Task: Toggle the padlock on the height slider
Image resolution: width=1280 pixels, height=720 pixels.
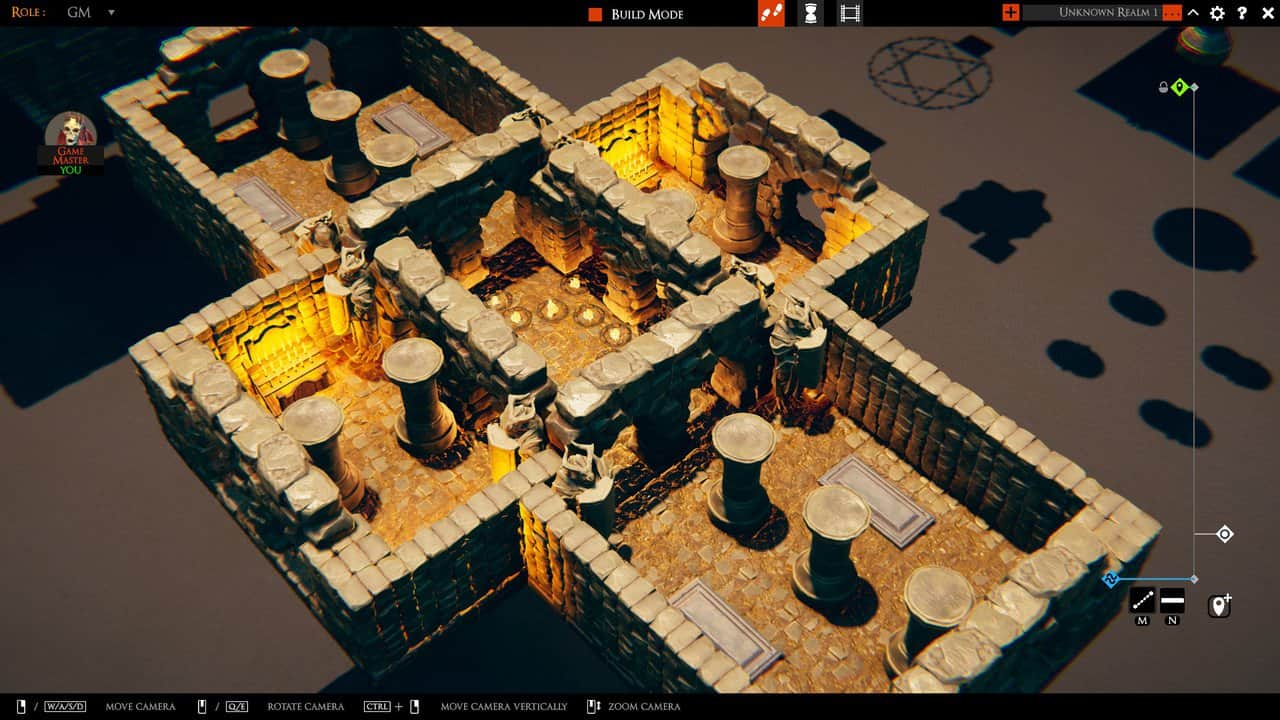Action: [x=1163, y=88]
